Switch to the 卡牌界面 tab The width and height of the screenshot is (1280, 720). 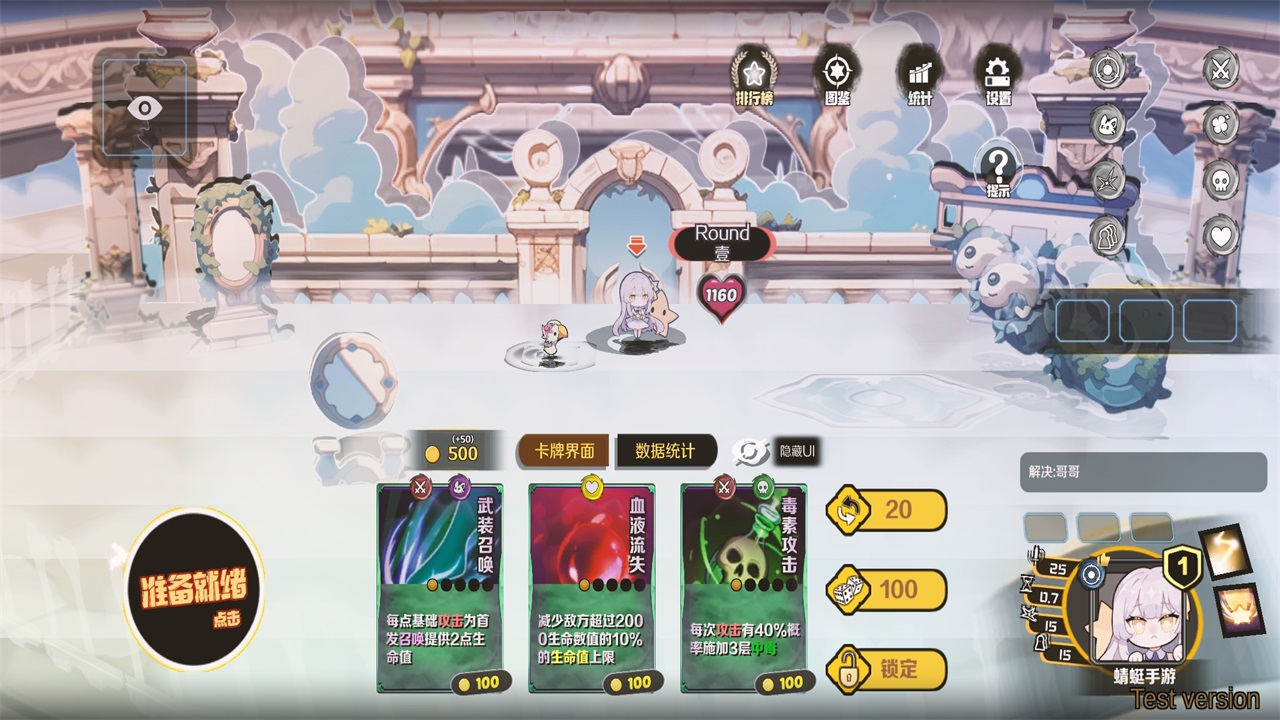point(565,451)
